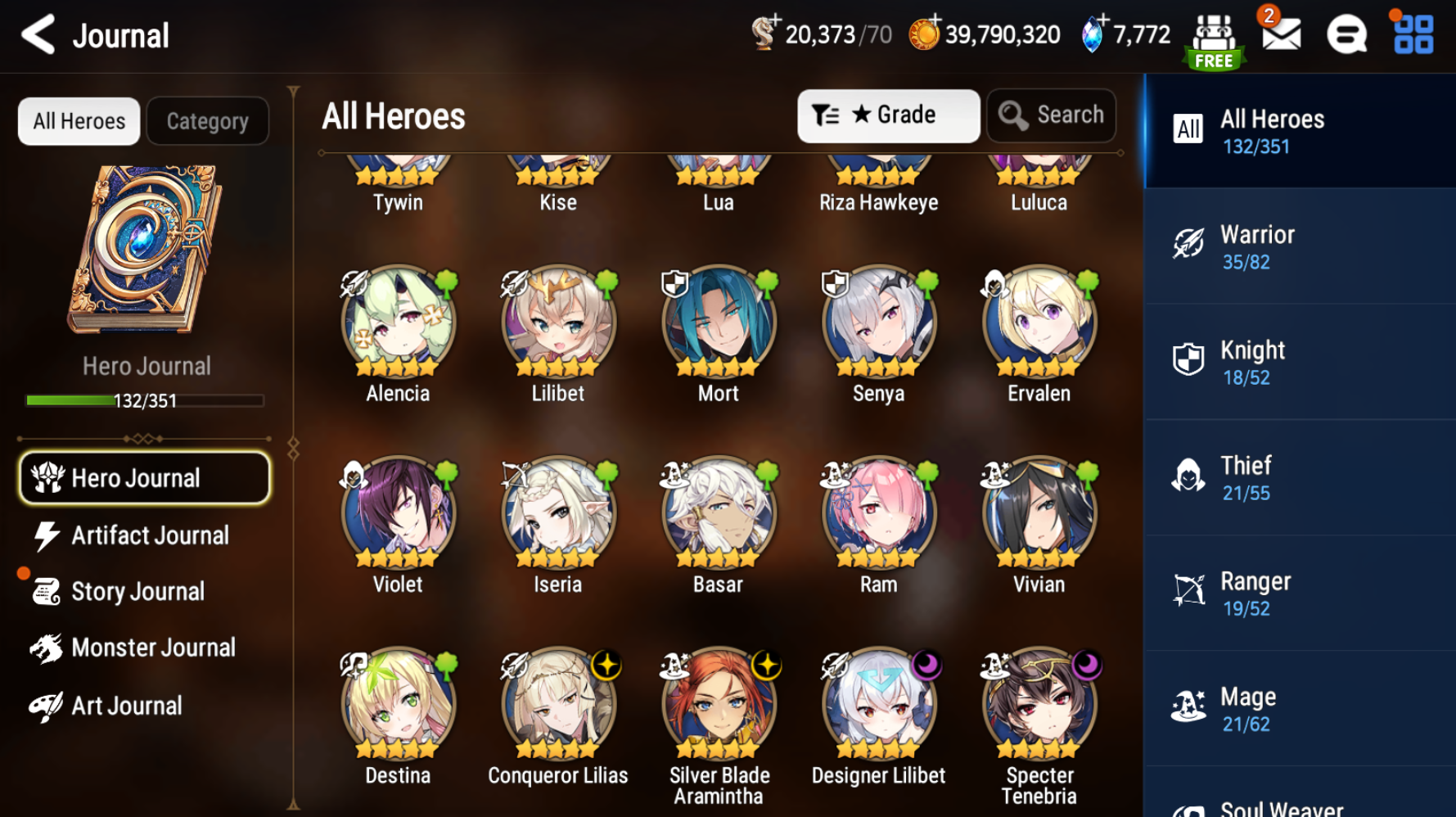This screenshot has width=1456, height=817.
Task: Go back using the back arrow
Action: tap(36, 34)
